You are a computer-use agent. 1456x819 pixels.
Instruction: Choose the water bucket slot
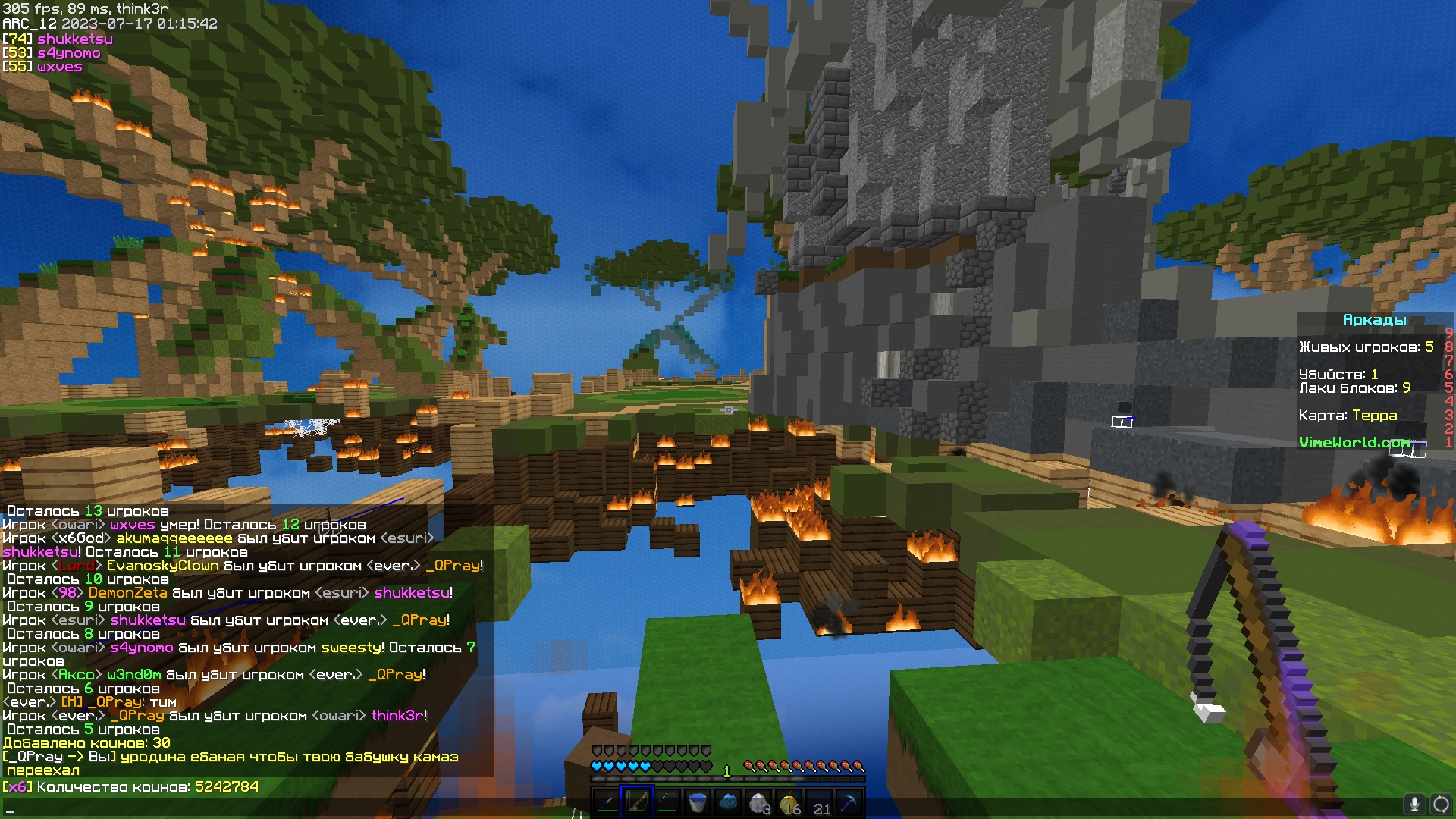point(698,802)
